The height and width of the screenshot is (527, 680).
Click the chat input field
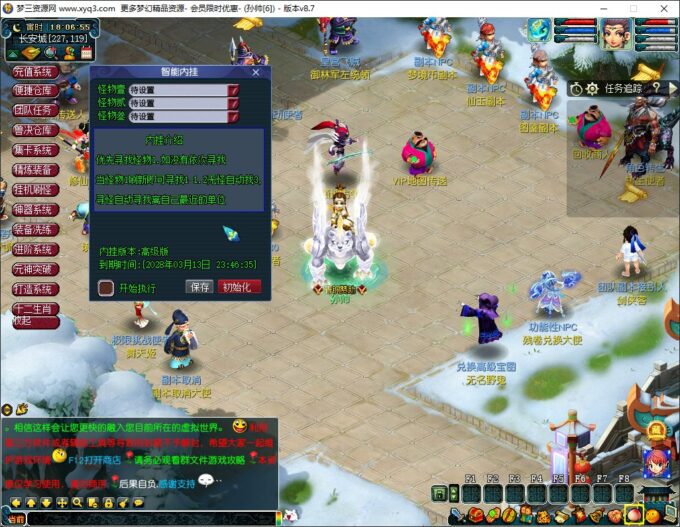pyautogui.click(x=150, y=518)
